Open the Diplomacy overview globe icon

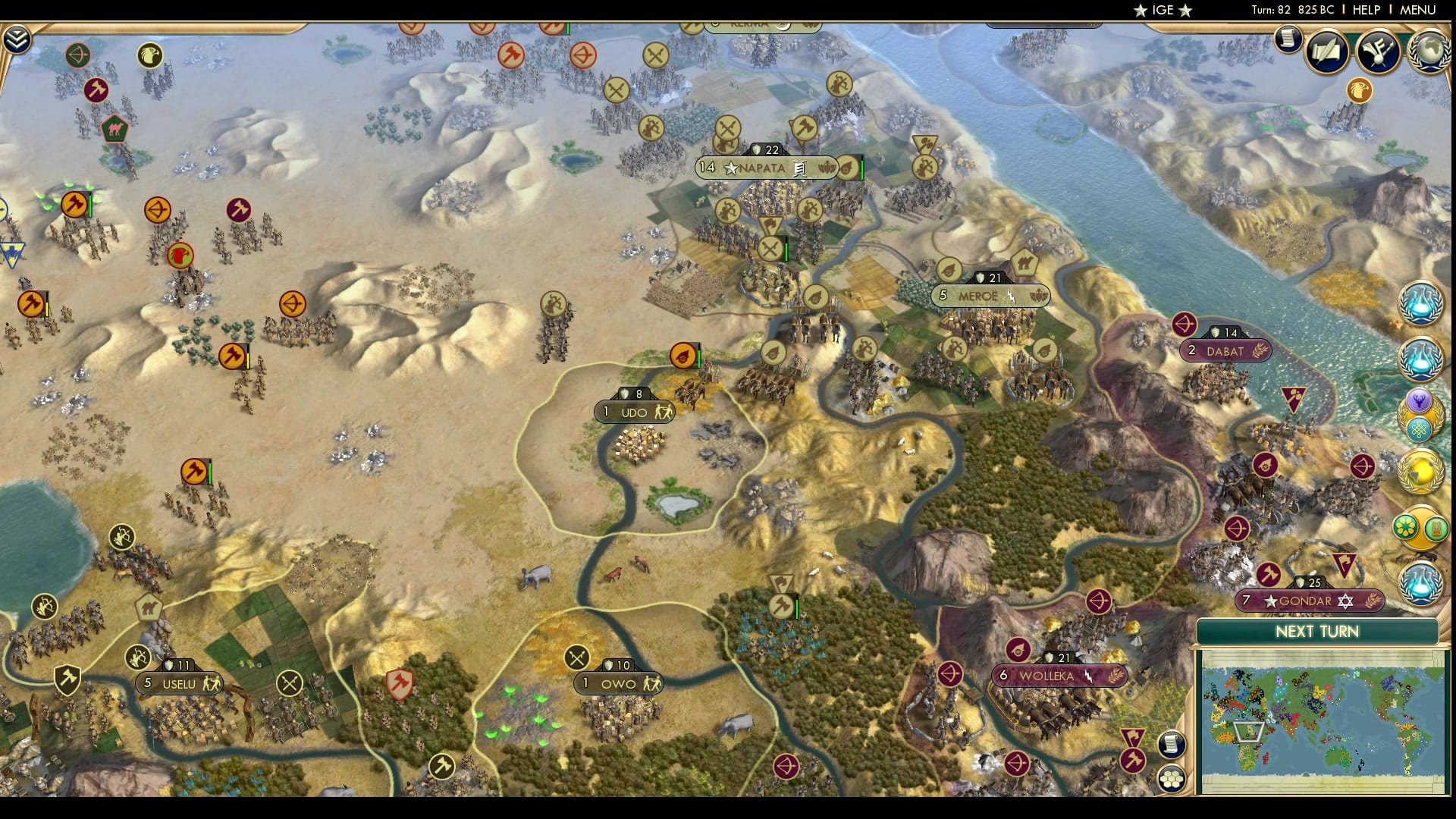coord(1428,52)
